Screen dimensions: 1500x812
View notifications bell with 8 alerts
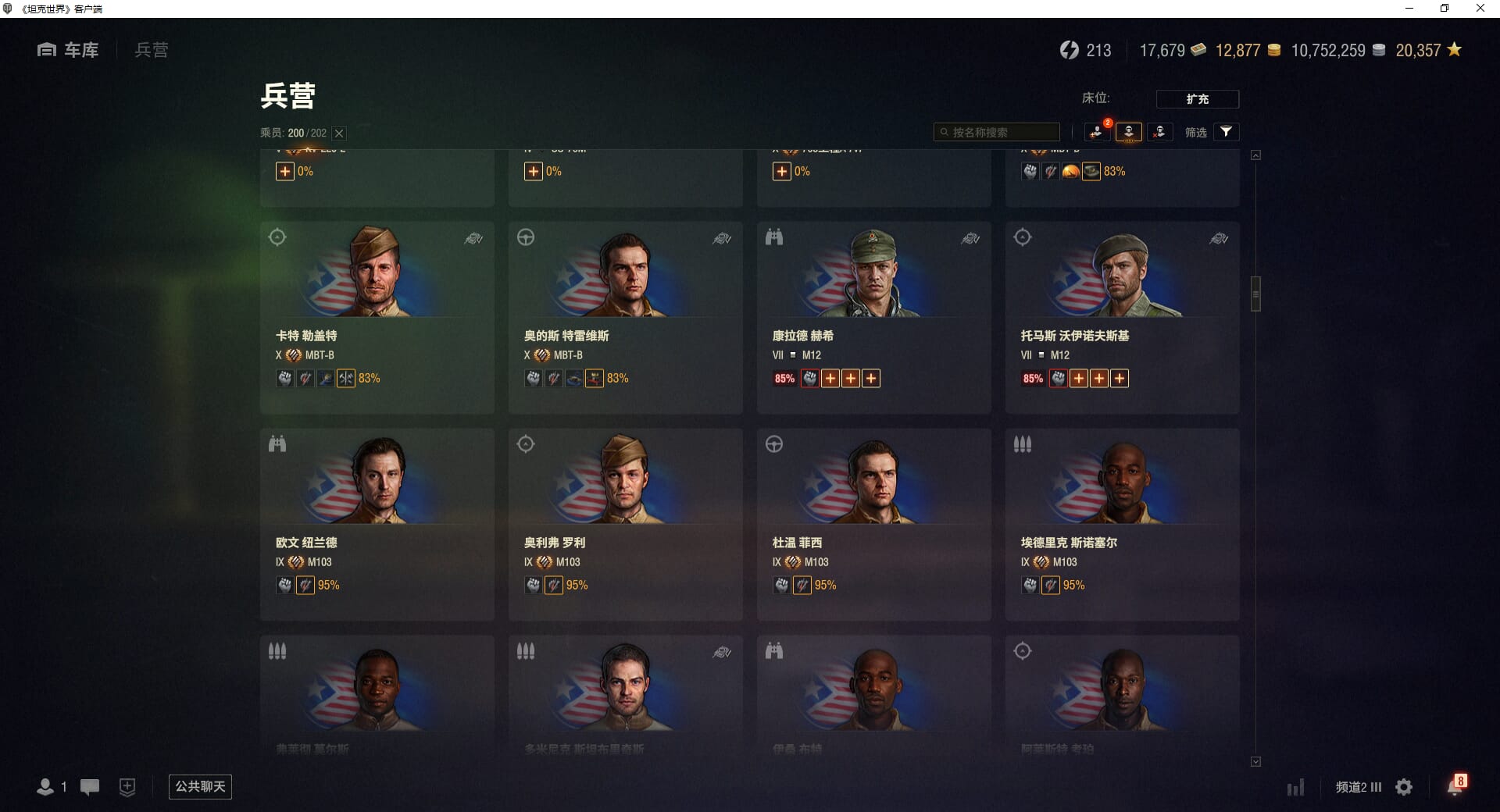(1455, 785)
